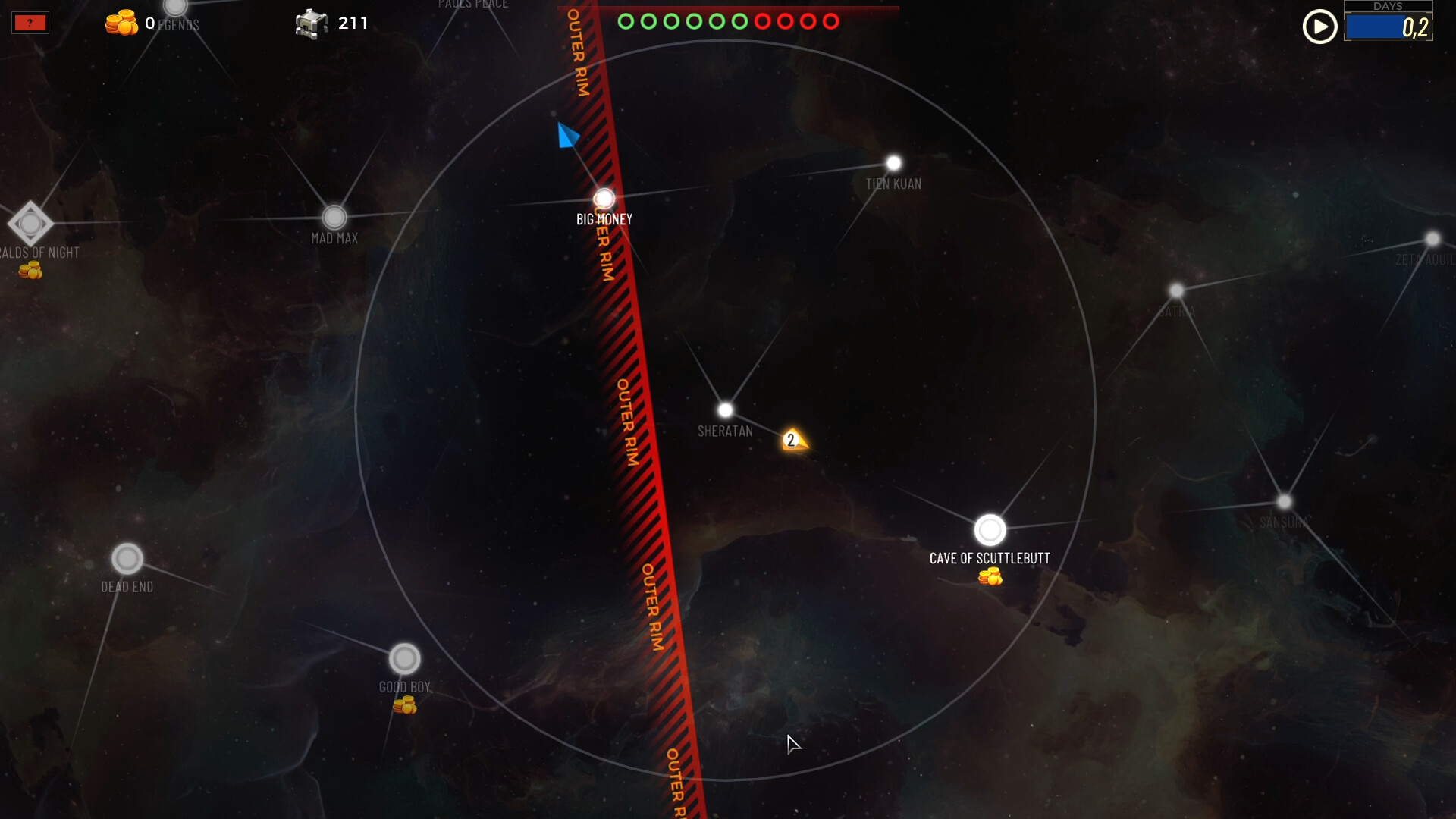Select the Big Money star node
1456x819 pixels.
coord(604,199)
